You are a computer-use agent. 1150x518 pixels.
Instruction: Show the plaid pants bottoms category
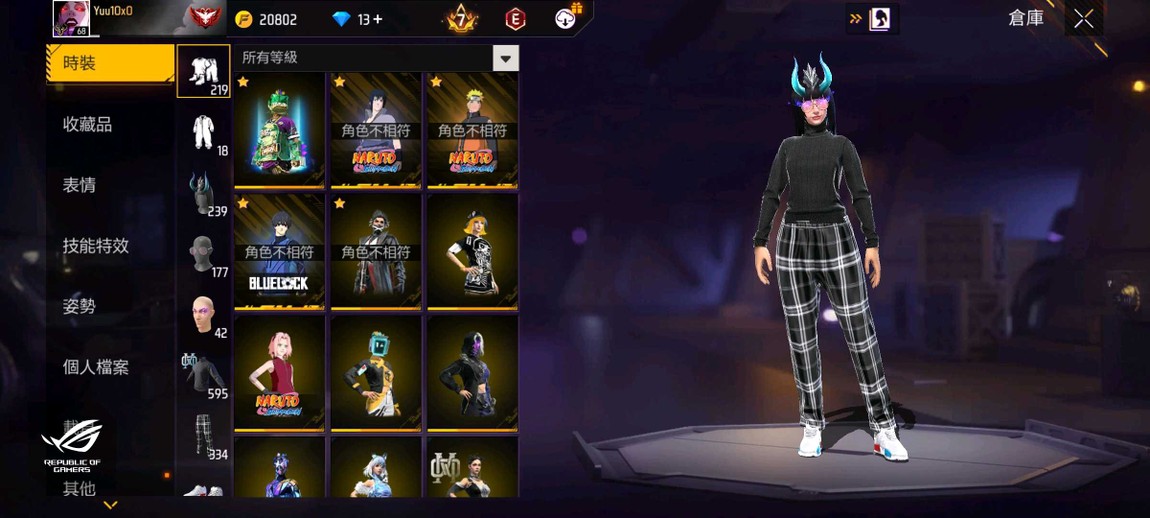(x=204, y=436)
